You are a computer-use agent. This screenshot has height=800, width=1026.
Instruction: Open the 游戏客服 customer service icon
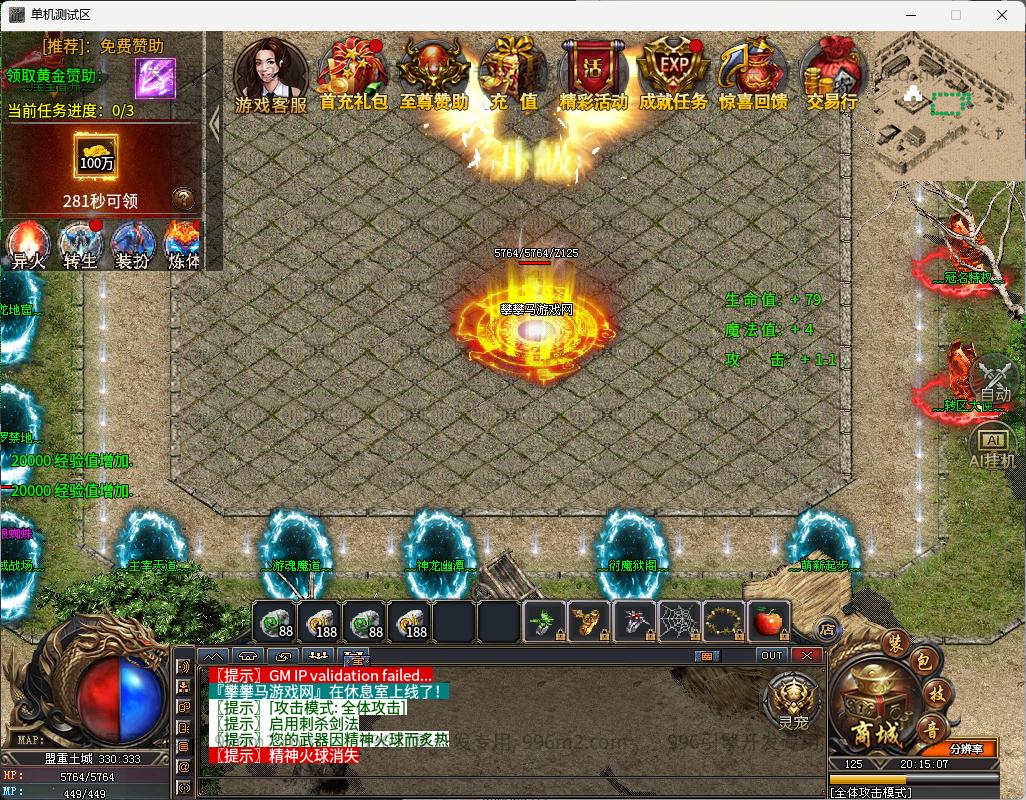270,73
